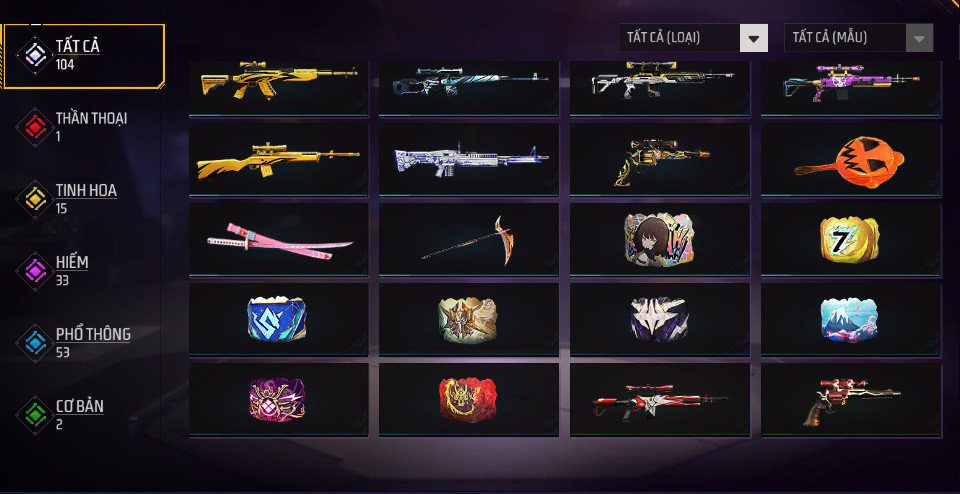Image resolution: width=960 pixels, height=494 pixels.
Task: Select the red and white star rifle skin
Action: pyautogui.click(x=659, y=400)
